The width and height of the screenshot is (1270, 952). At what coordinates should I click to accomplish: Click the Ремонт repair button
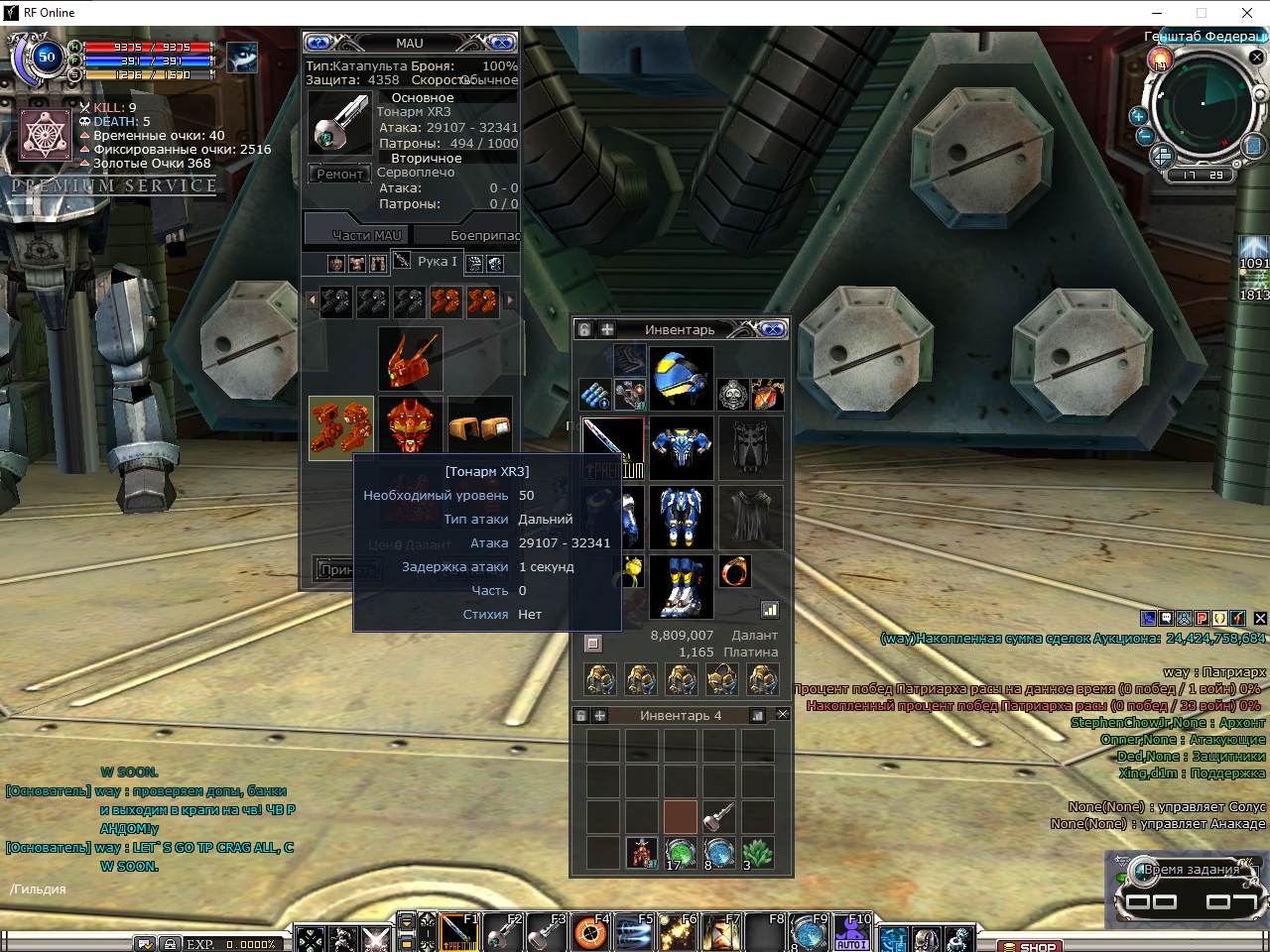coord(339,175)
